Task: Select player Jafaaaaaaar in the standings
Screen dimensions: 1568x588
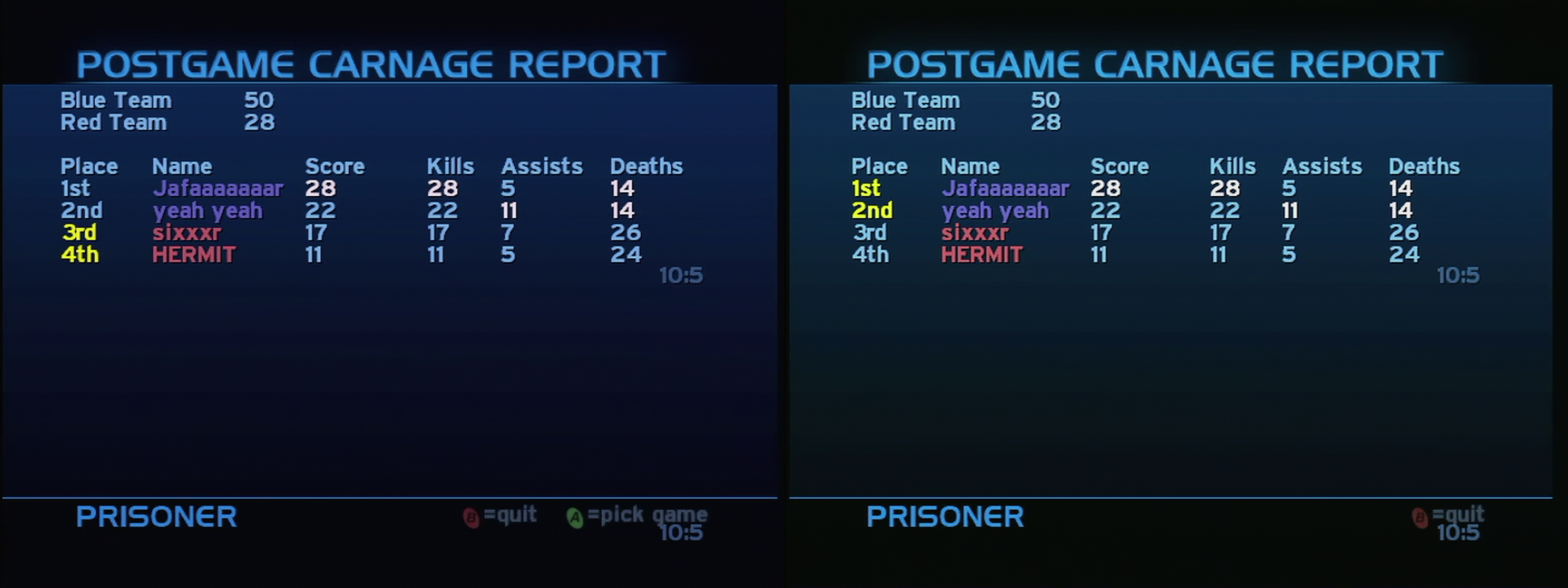Action: pyautogui.click(x=219, y=188)
